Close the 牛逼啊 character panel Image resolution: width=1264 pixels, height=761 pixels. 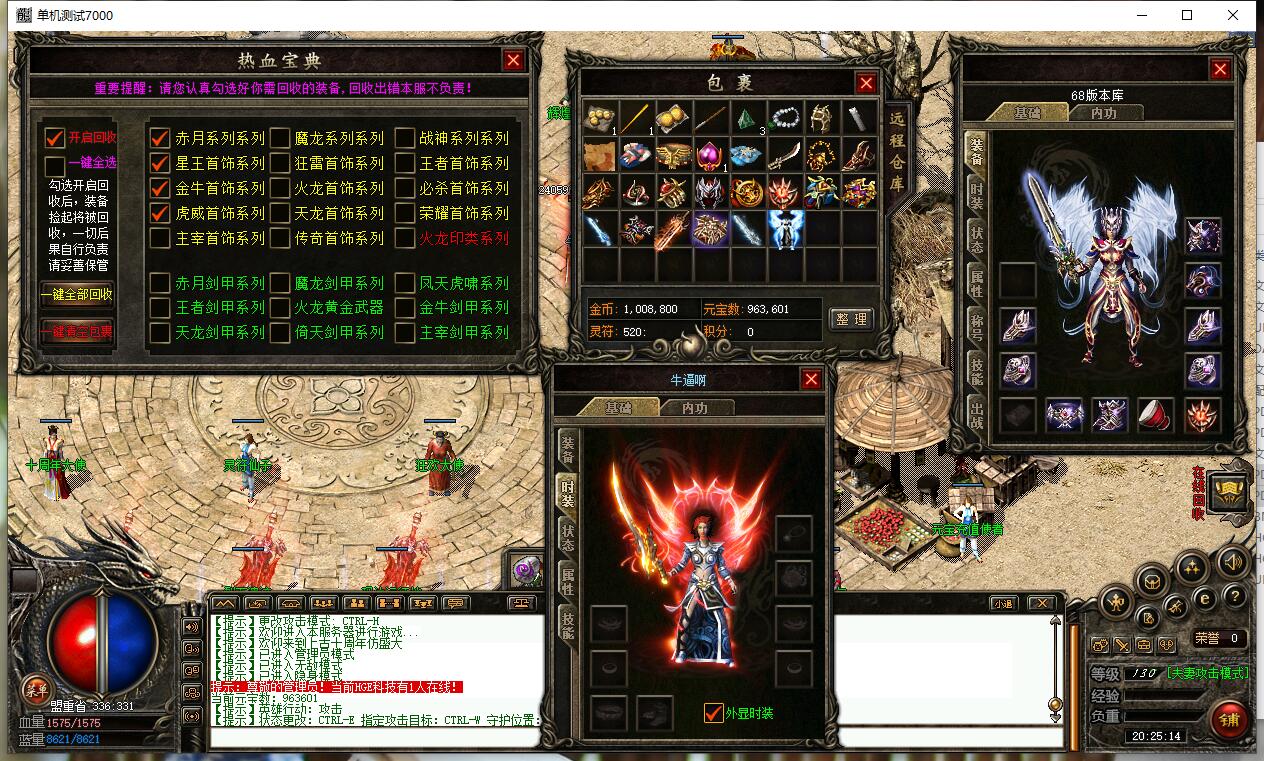click(x=811, y=379)
